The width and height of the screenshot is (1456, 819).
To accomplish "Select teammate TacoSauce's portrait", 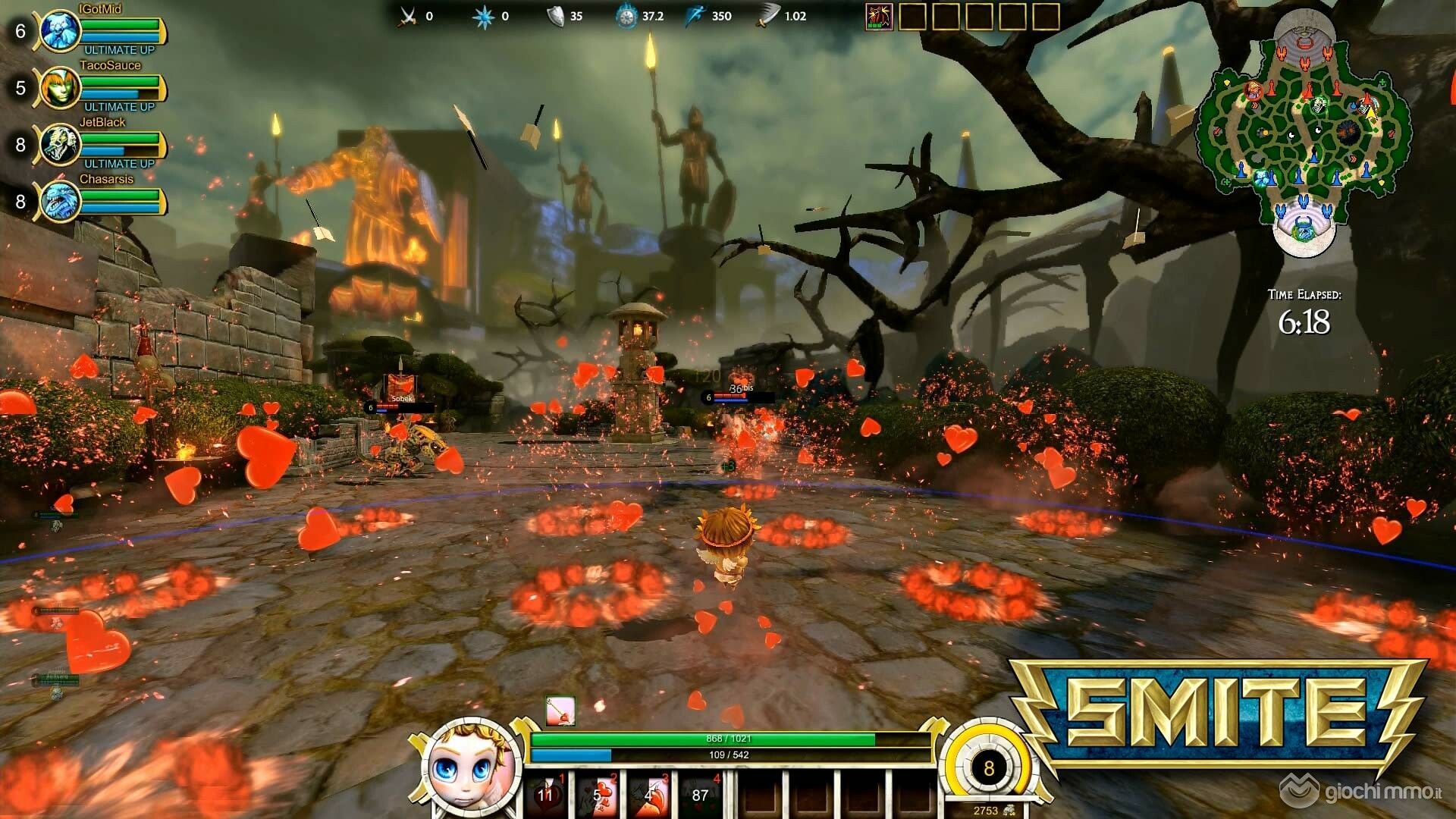I will click(x=61, y=88).
